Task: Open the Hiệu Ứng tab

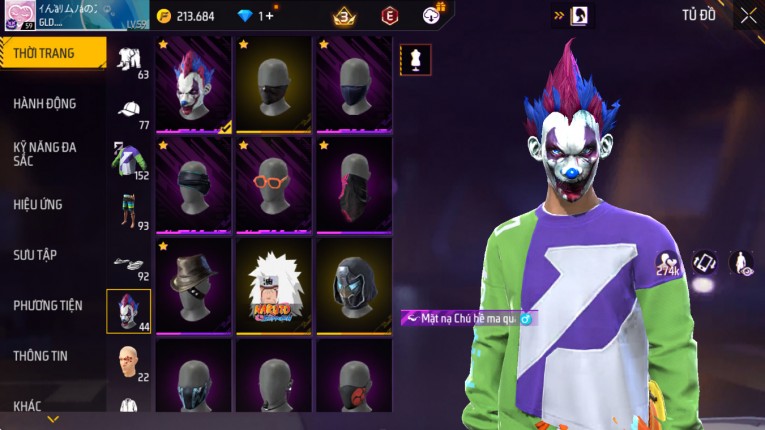Action: [38, 204]
